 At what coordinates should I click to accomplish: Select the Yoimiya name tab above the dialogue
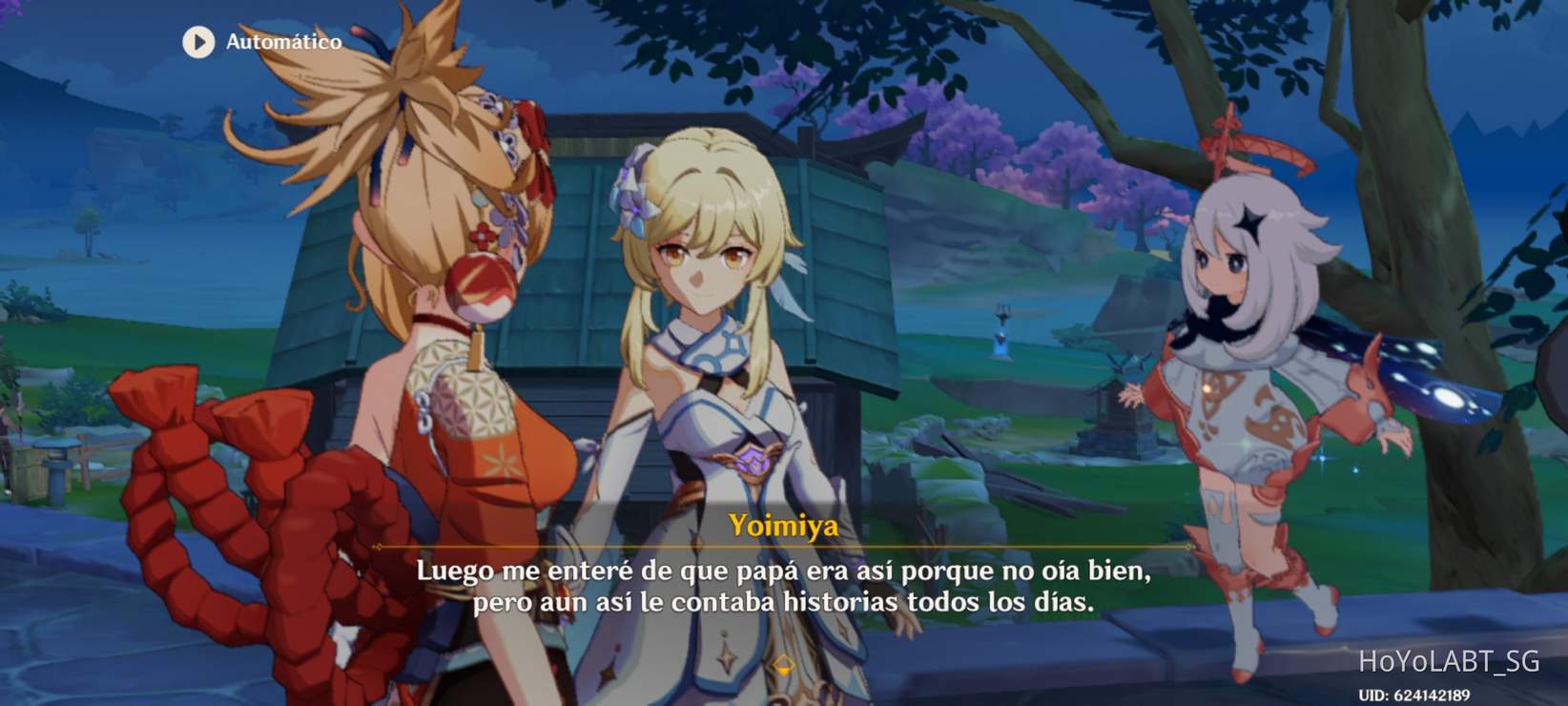click(x=784, y=524)
